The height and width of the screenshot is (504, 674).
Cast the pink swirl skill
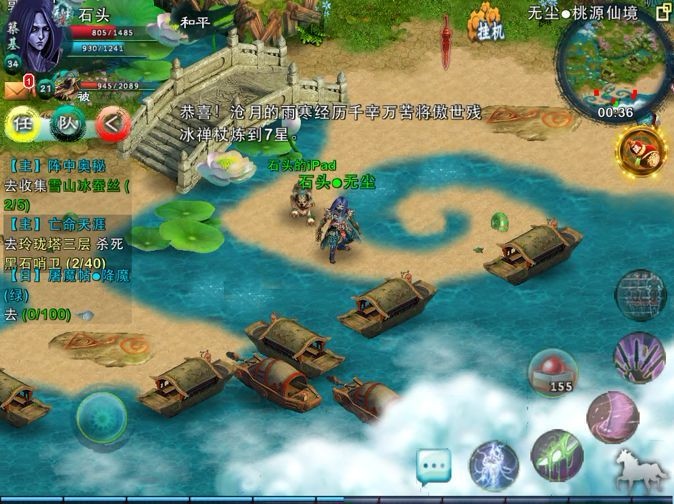(x=612, y=416)
